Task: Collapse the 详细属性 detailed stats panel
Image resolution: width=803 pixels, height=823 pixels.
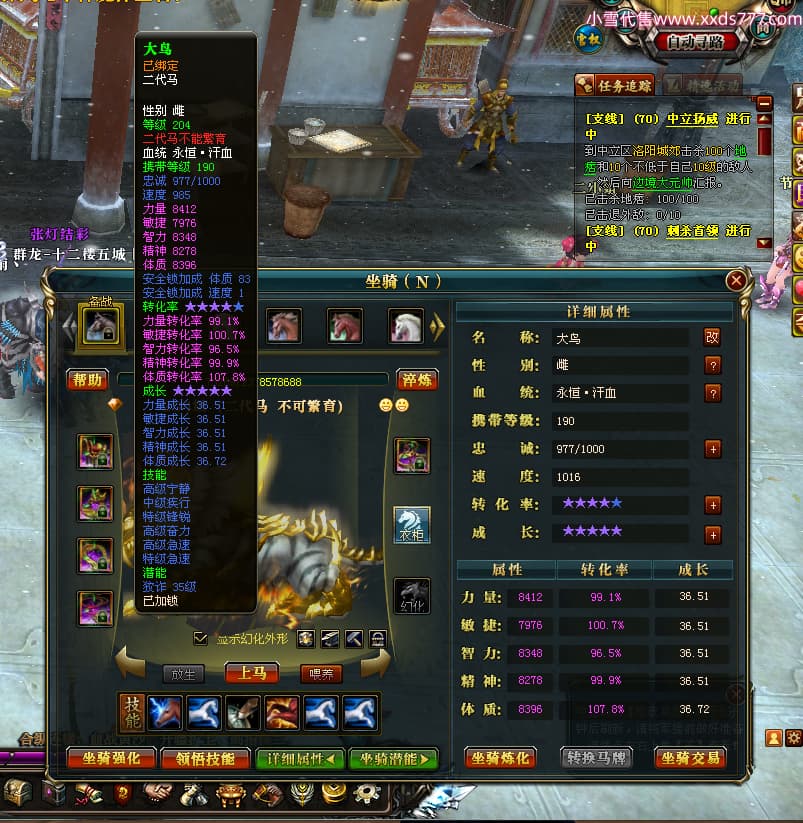Action: coord(299,759)
